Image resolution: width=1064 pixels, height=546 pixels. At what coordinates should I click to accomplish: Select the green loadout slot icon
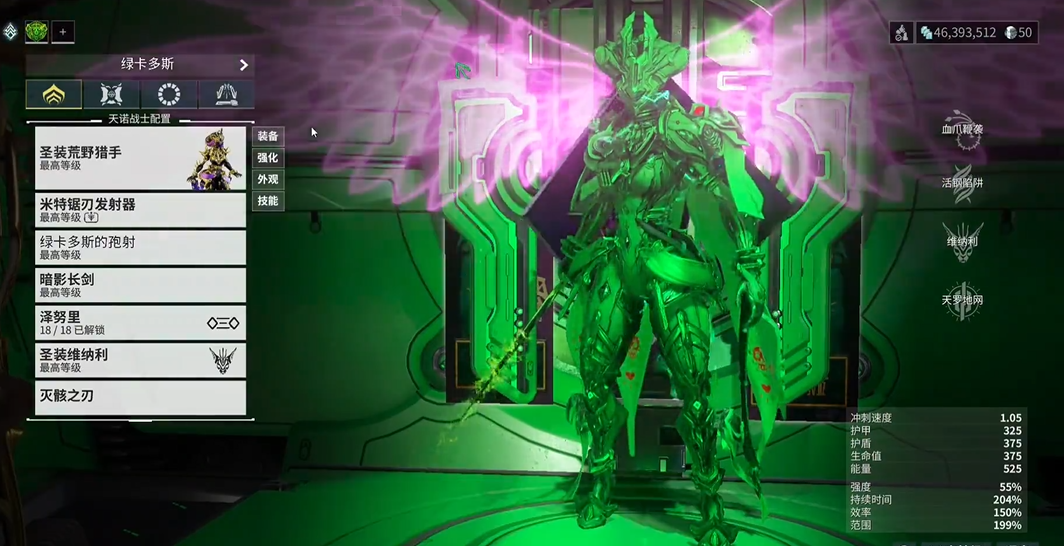37,32
